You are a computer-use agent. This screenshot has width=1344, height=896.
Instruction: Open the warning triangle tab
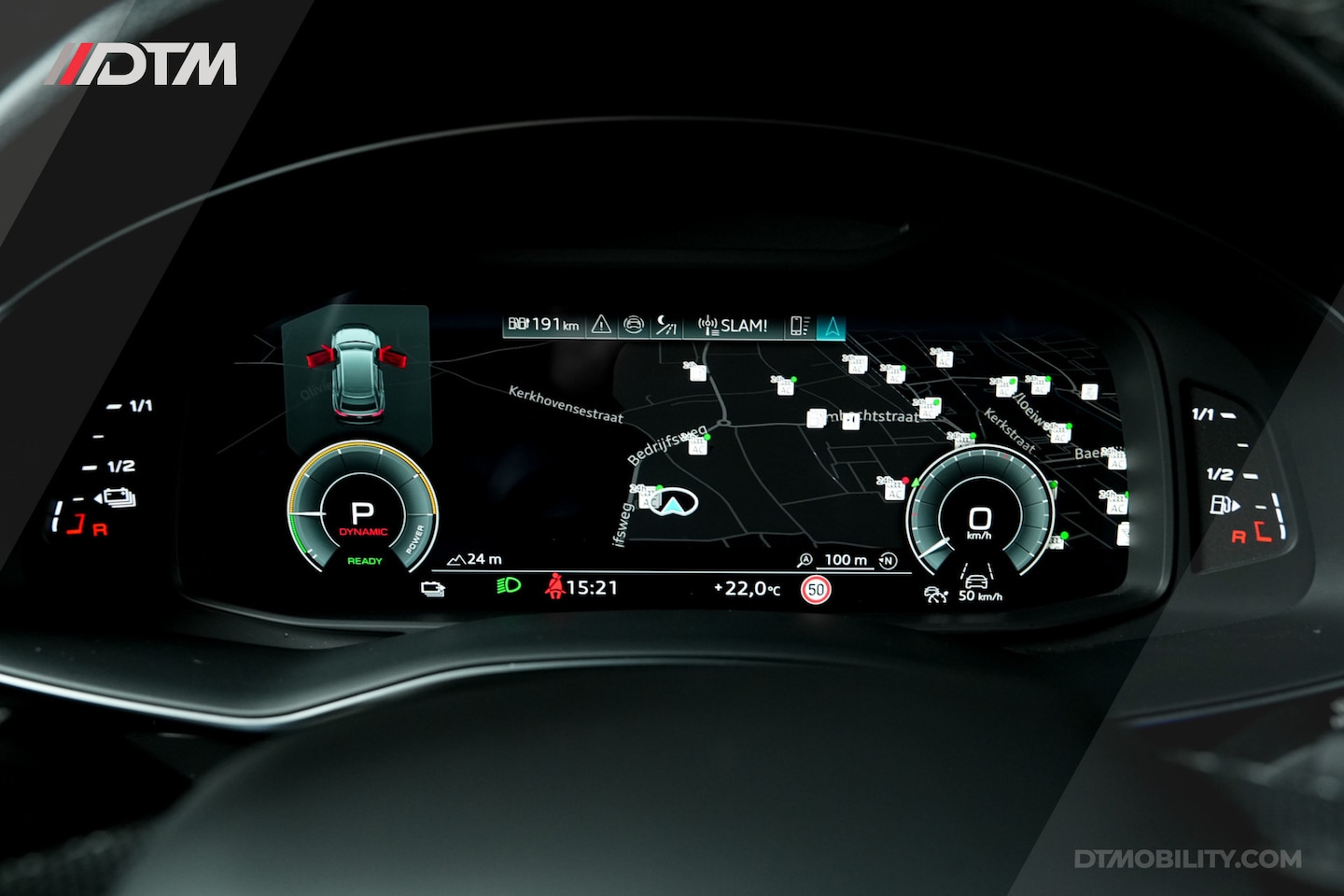click(x=601, y=325)
